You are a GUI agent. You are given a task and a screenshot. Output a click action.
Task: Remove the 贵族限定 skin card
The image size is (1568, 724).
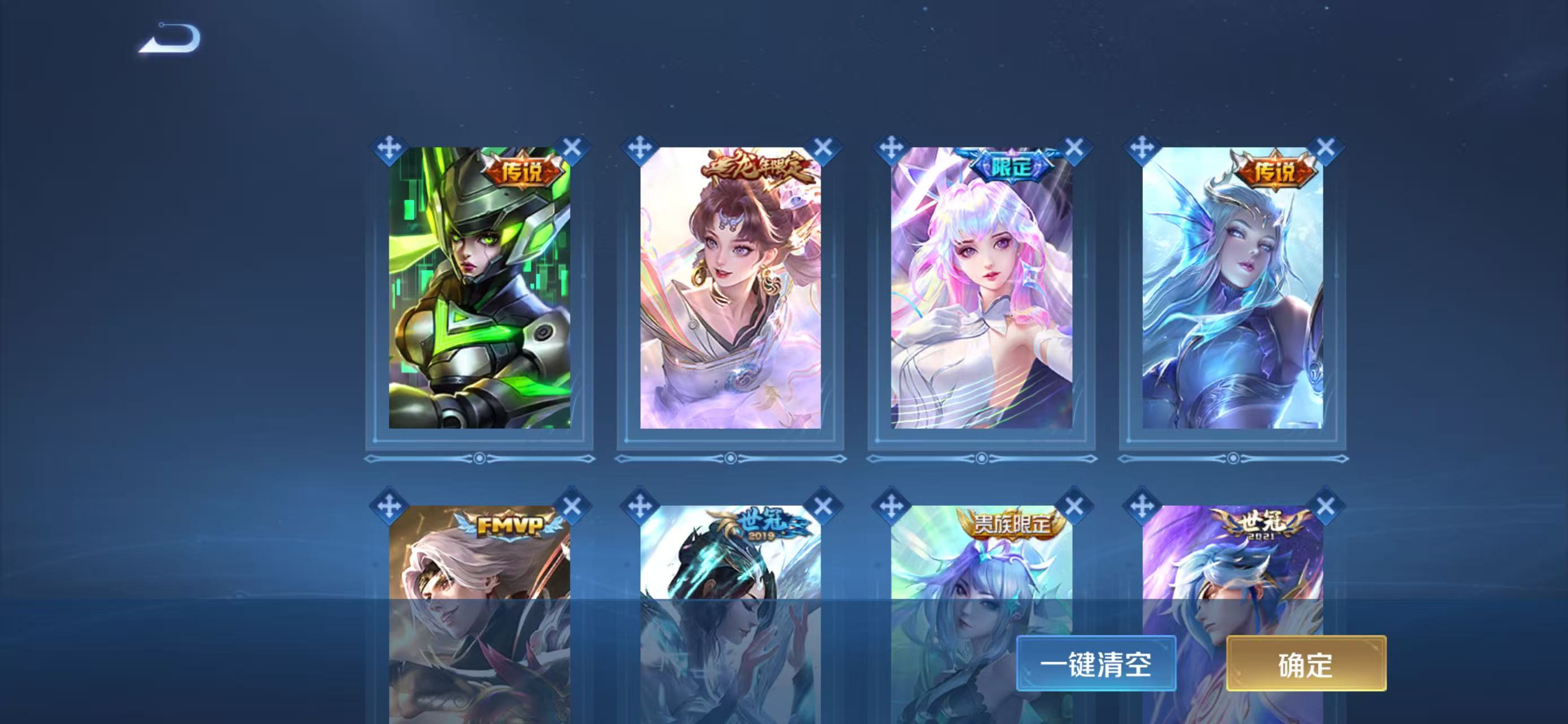coord(1075,506)
